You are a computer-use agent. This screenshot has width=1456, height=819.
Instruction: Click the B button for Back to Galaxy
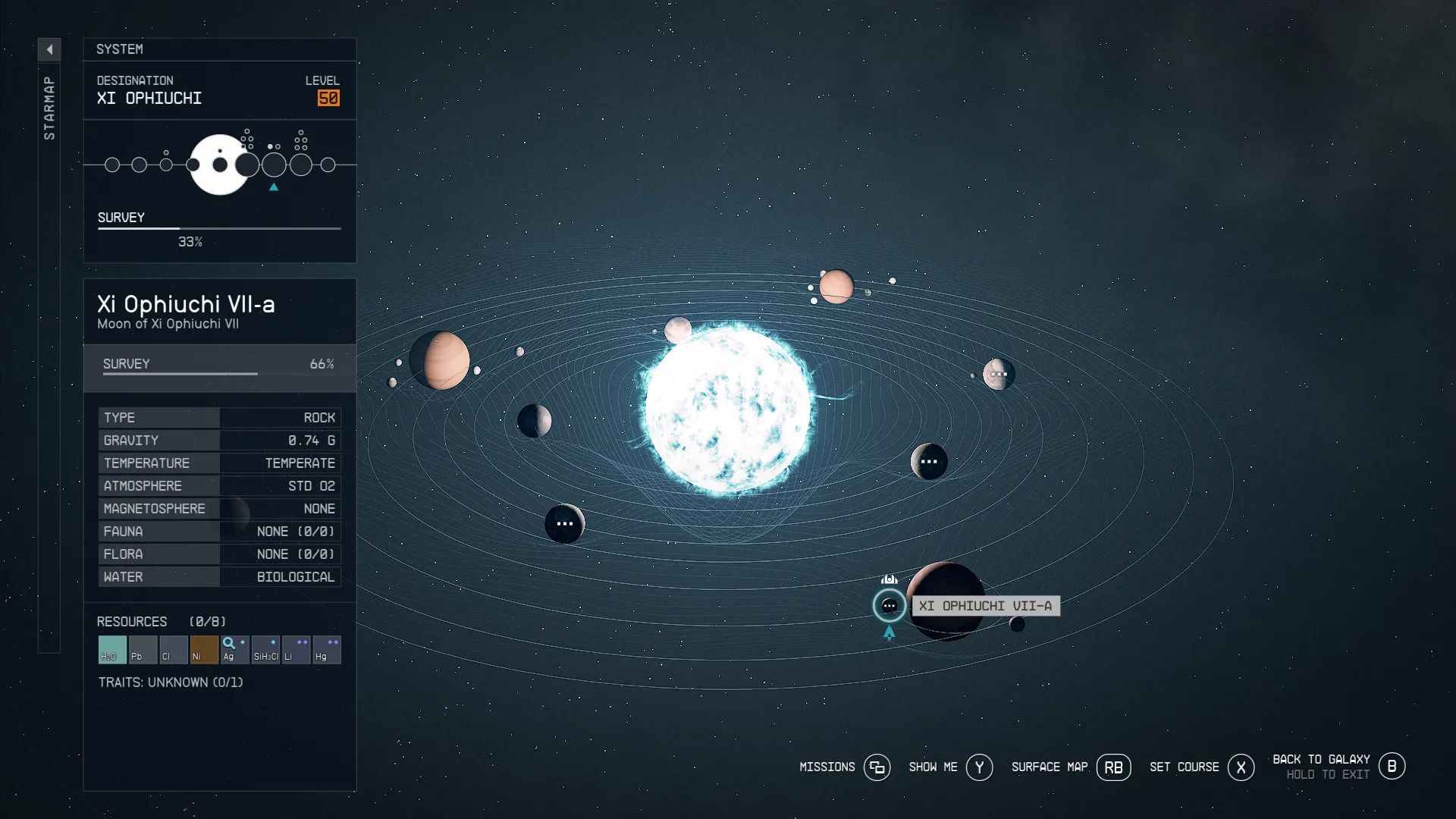[1392, 767]
